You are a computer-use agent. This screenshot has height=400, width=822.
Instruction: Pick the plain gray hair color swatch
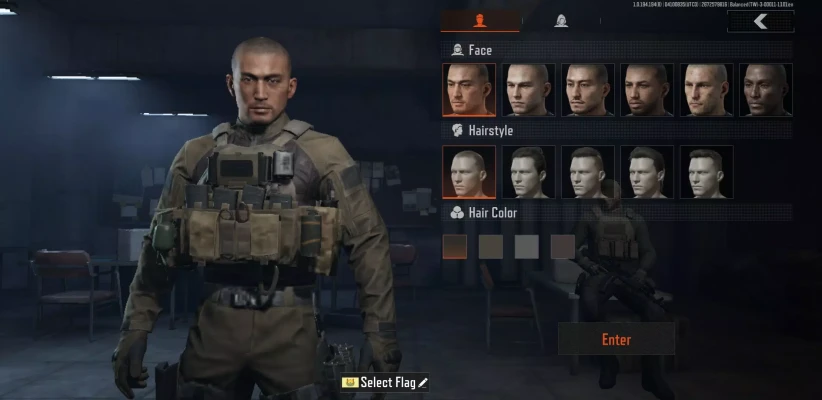526,246
